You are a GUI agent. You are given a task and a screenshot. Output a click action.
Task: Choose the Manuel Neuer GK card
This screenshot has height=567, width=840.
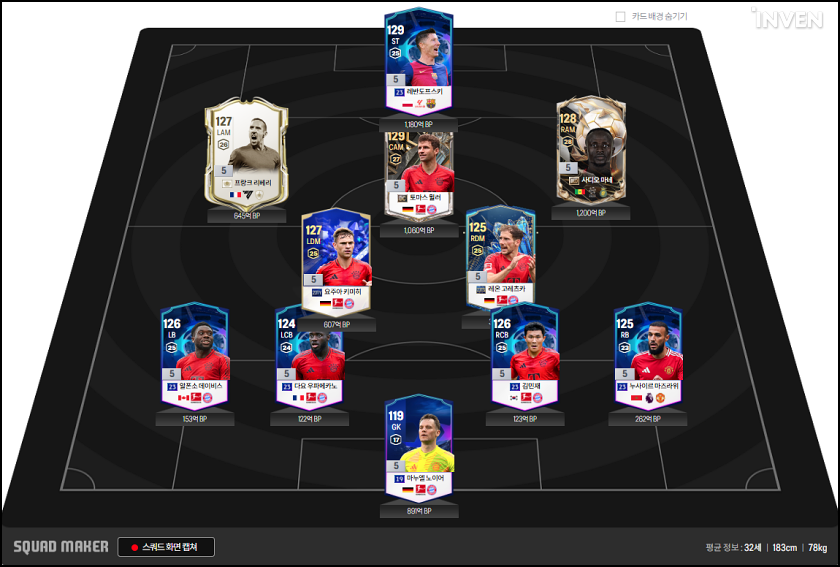[419, 448]
